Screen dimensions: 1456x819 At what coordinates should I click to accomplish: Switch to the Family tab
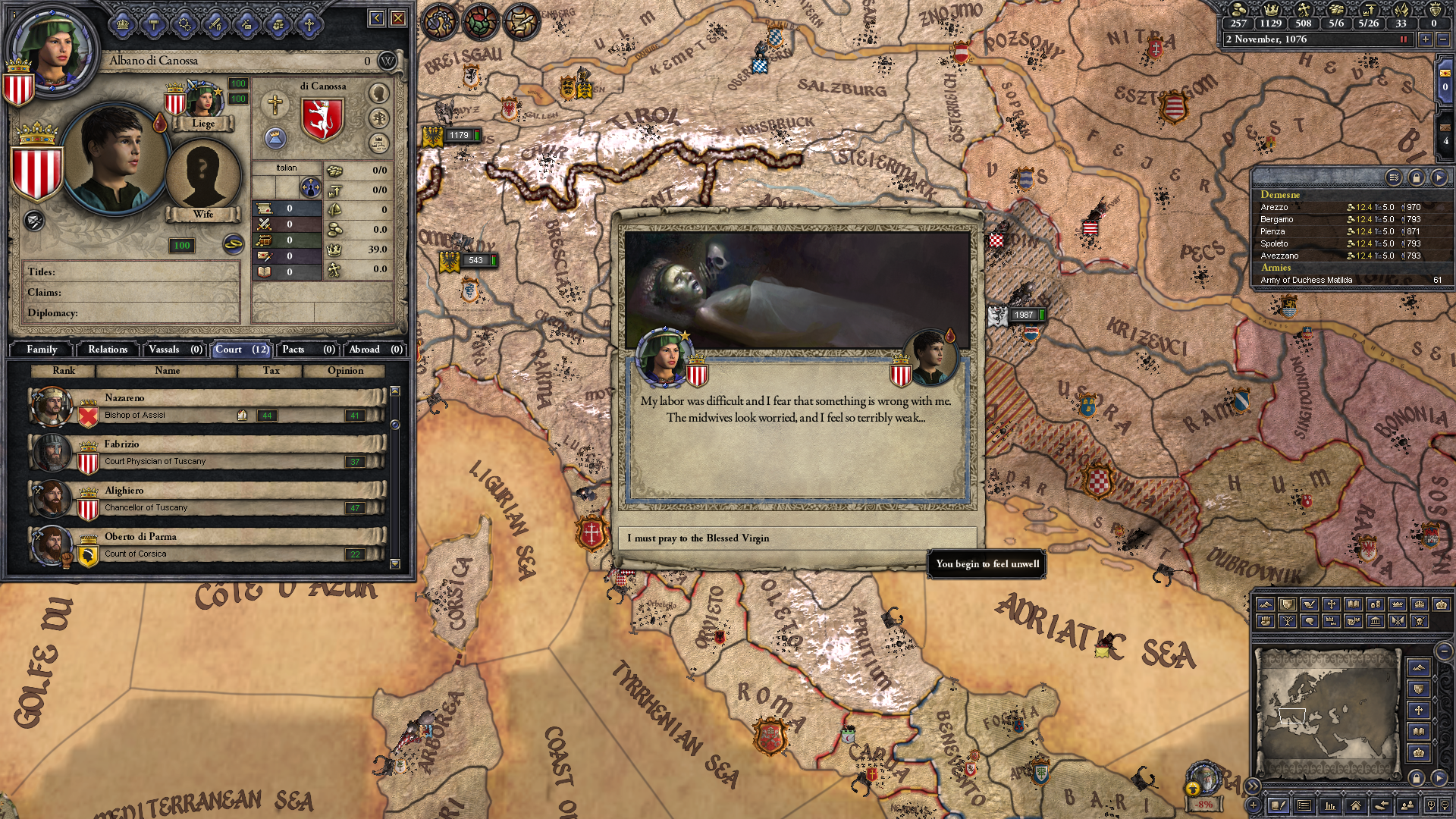[42, 350]
